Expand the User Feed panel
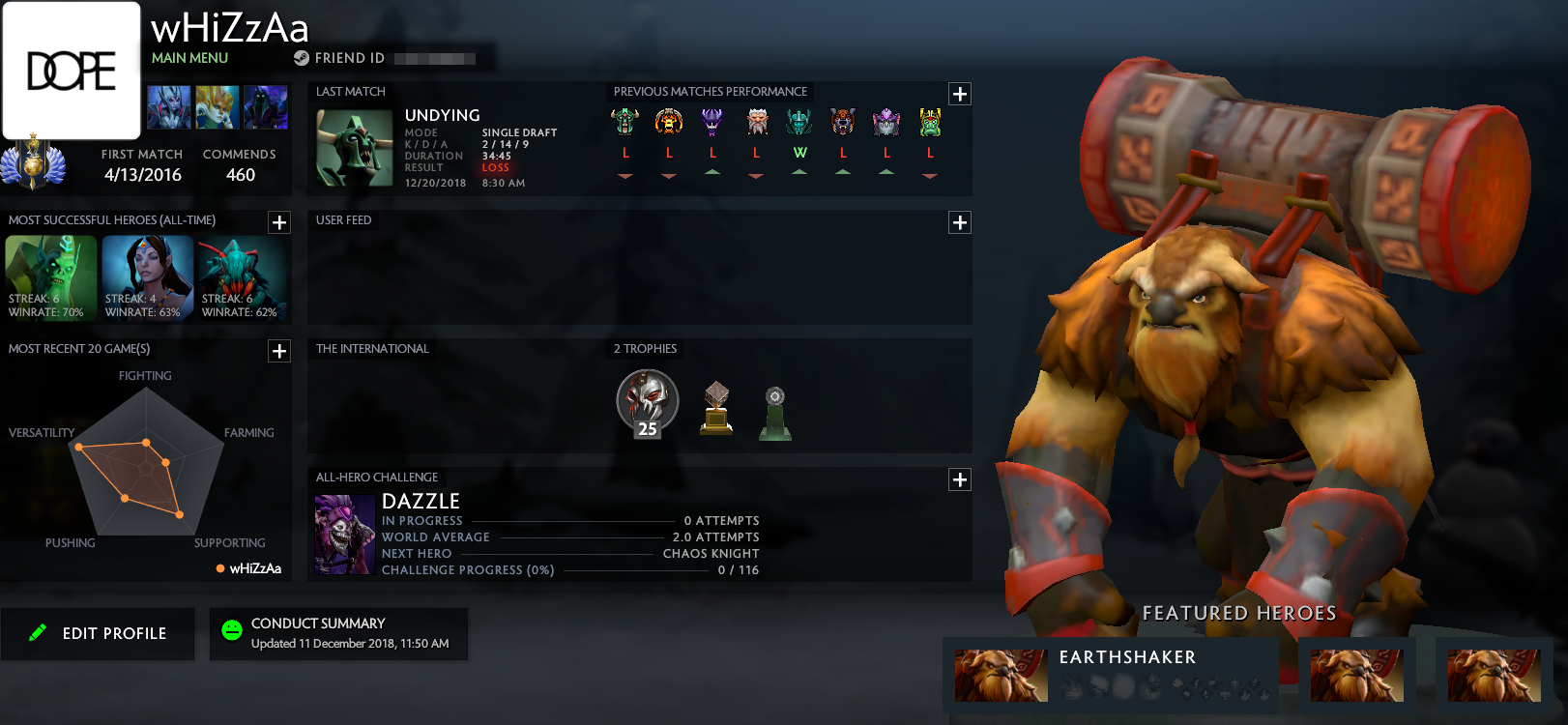Screen dimensions: 1568x725 click(959, 222)
